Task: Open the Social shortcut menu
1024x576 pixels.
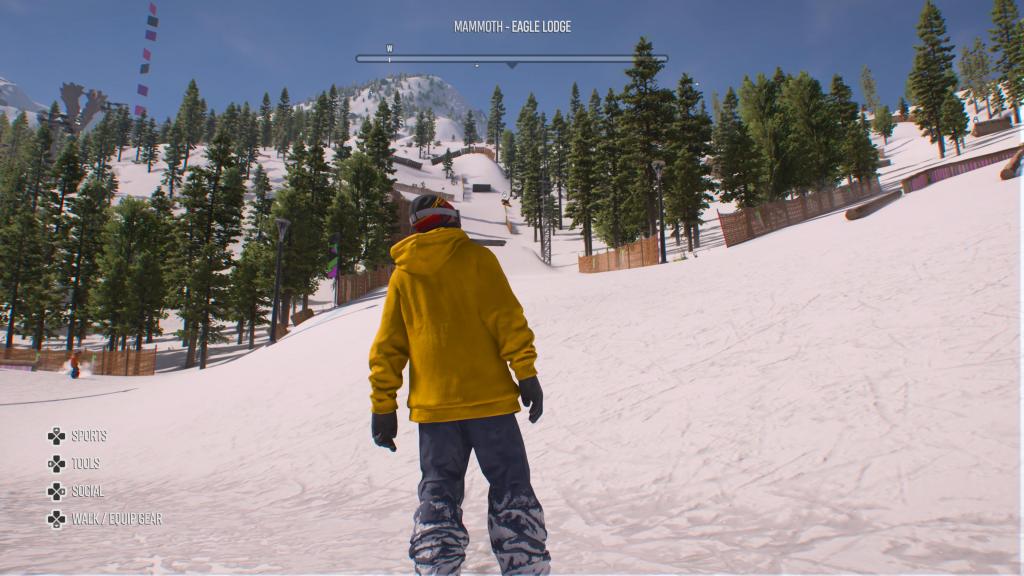Action: pyautogui.click(x=78, y=491)
